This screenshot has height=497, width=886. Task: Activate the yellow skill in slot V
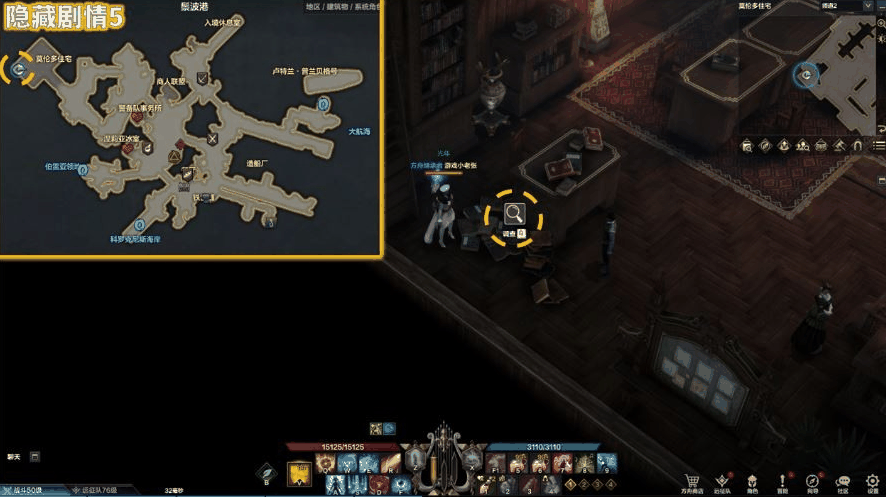point(299,472)
